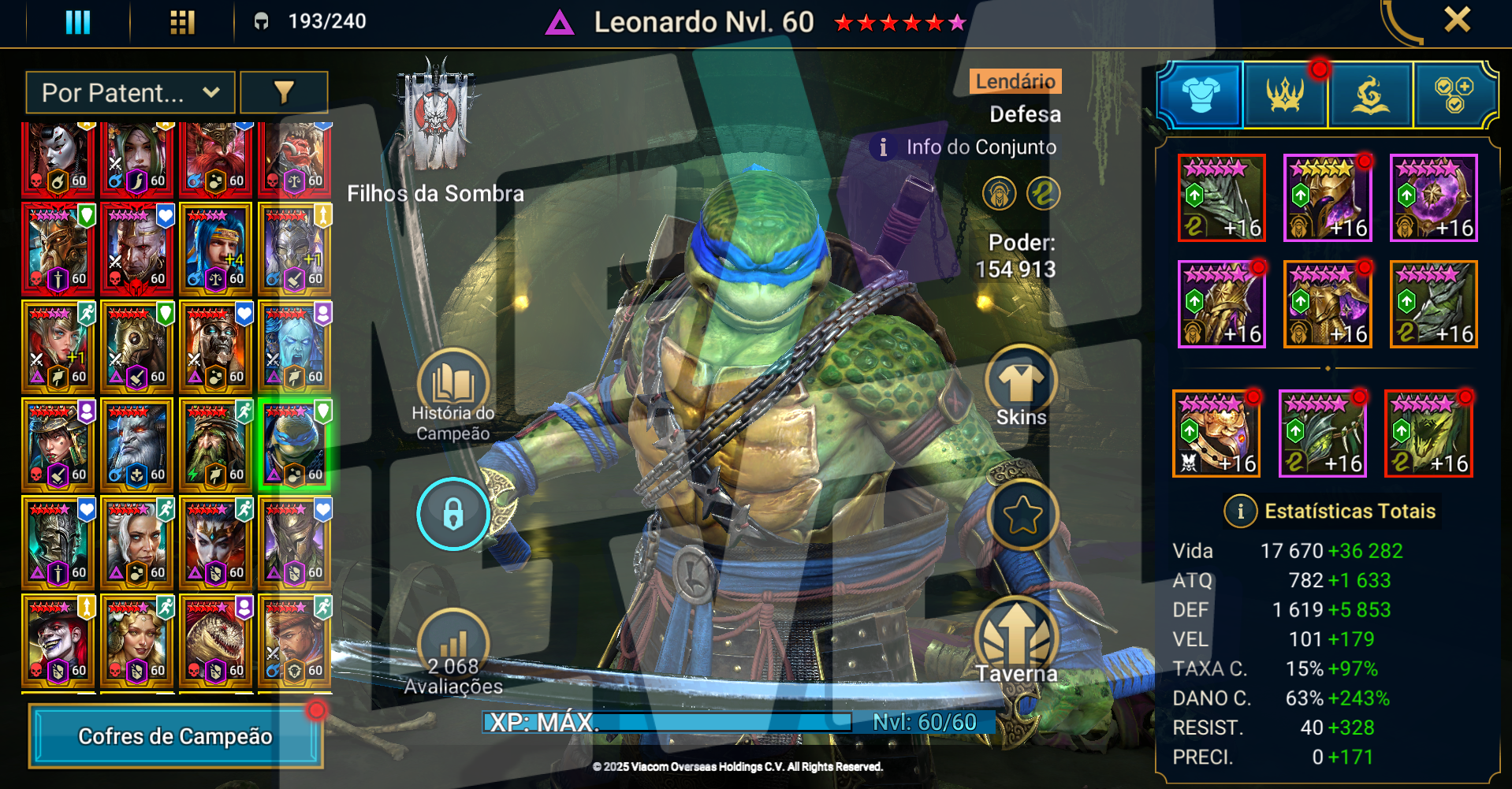
Task: Click the star favorite button
Action: (1022, 515)
